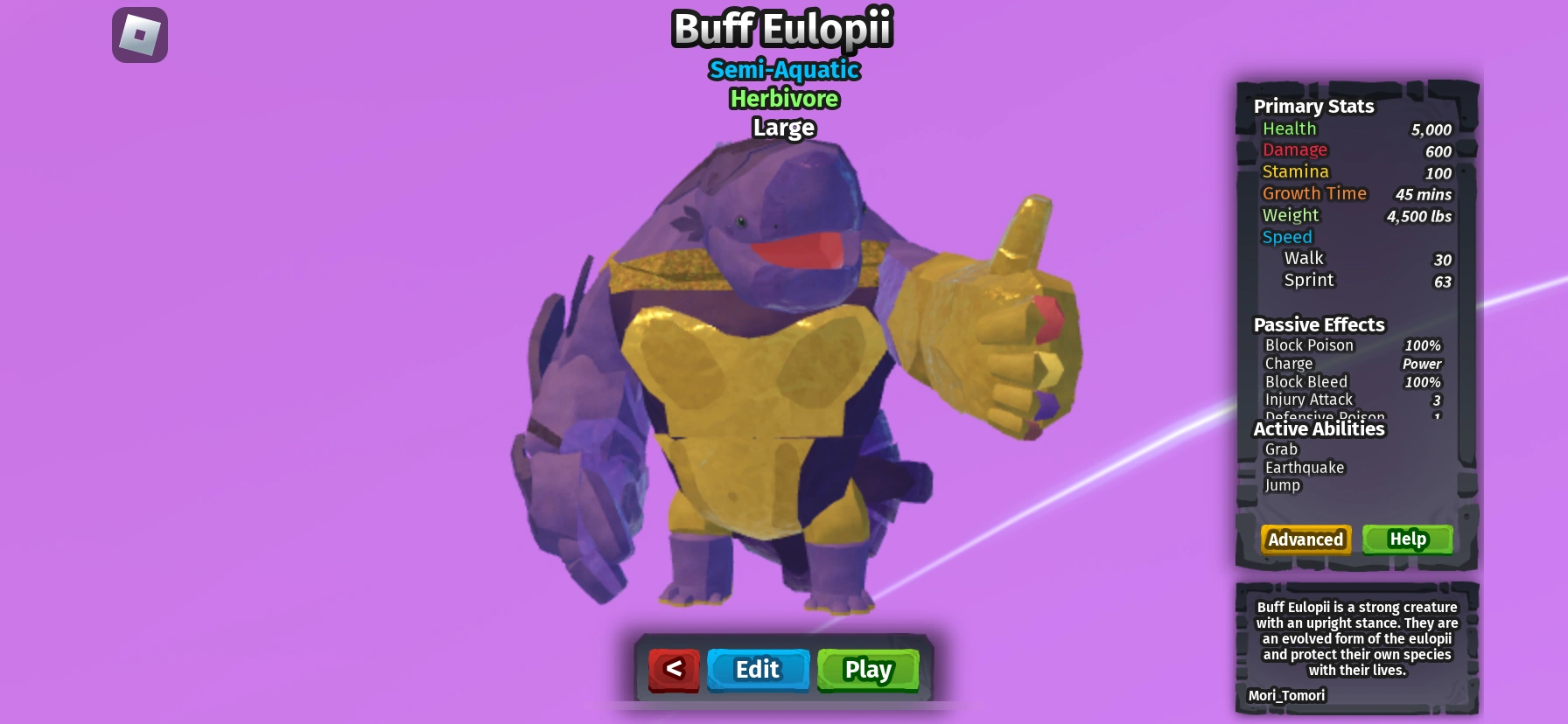Click the Edit button

(x=758, y=670)
